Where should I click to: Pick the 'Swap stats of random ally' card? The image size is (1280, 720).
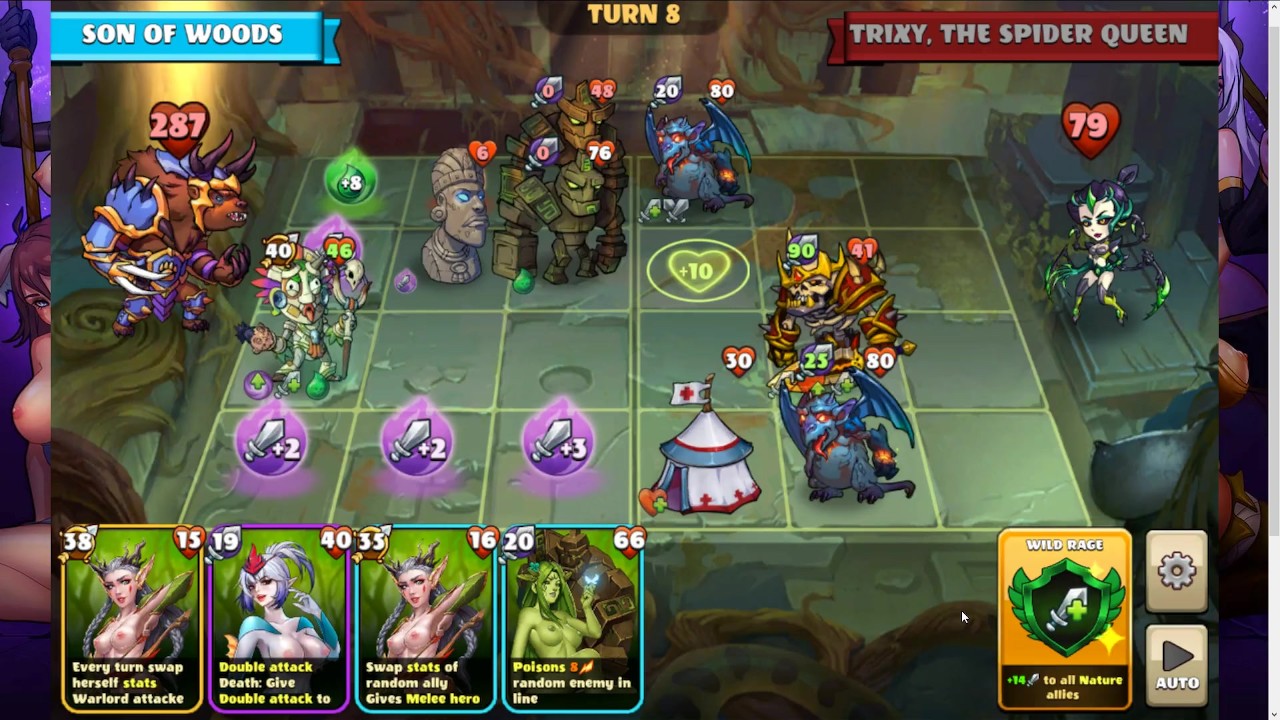pos(425,620)
